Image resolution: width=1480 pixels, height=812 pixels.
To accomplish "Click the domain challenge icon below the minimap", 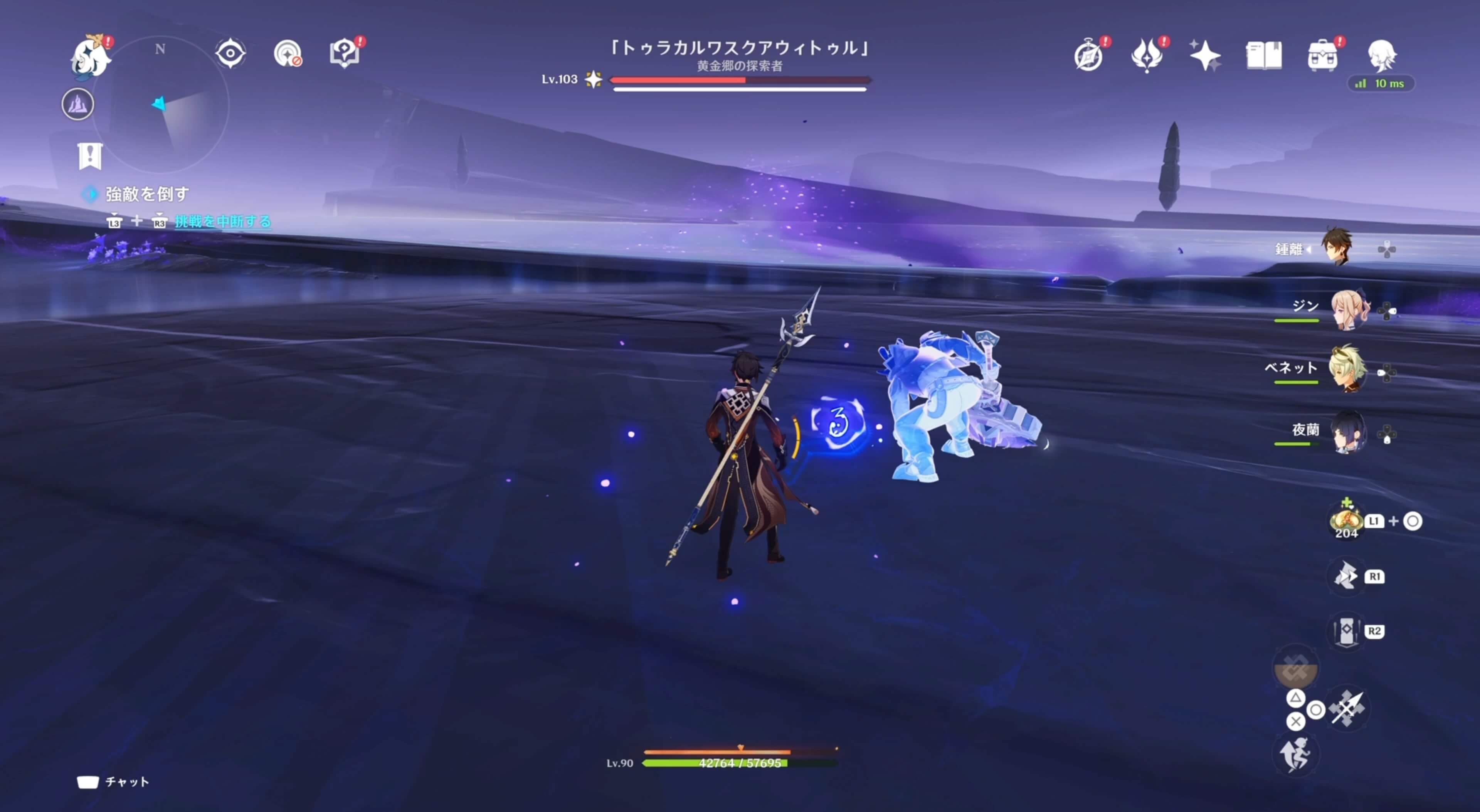I will tap(79, 104).
